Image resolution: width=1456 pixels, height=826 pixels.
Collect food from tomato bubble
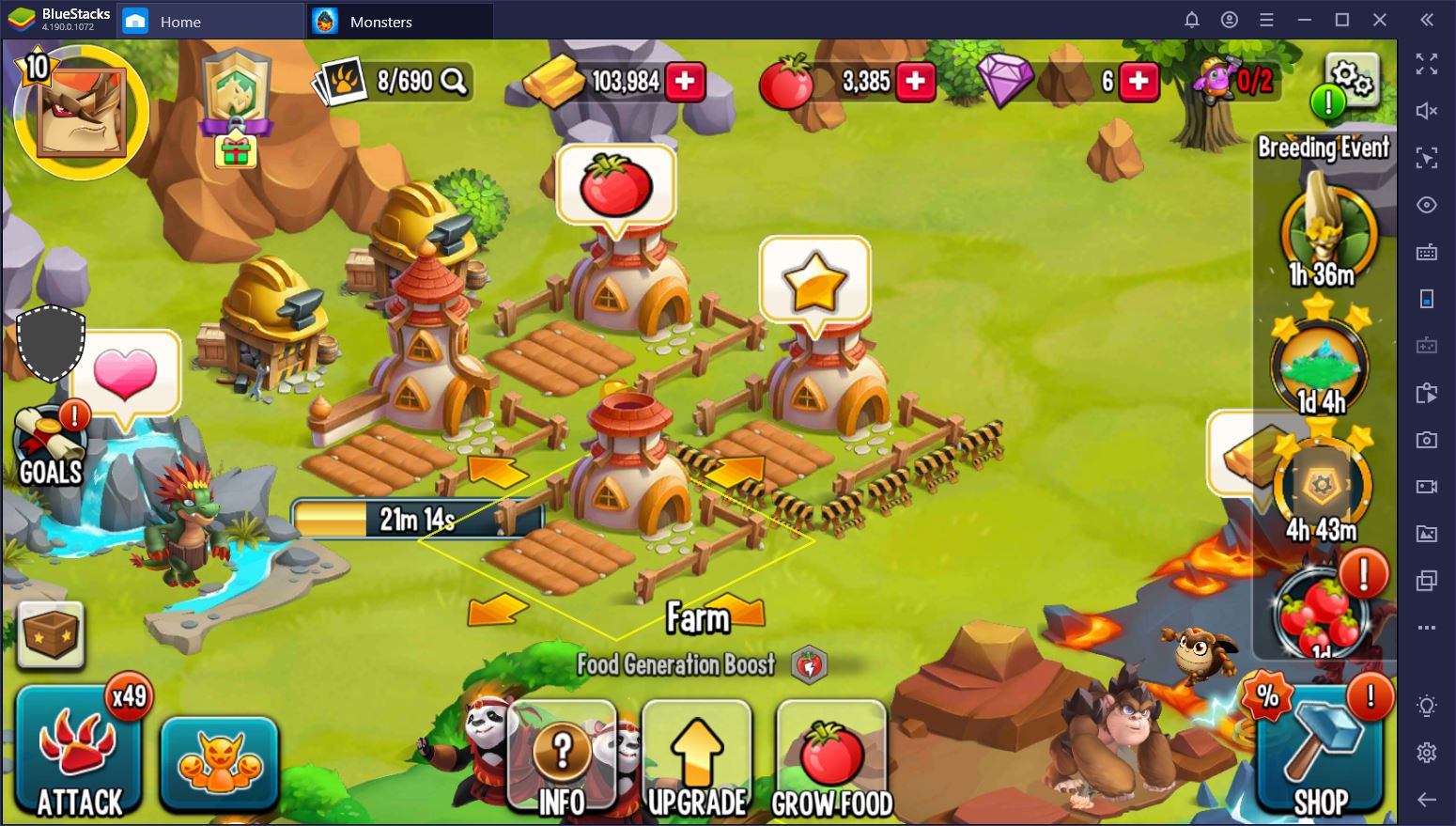616,185
